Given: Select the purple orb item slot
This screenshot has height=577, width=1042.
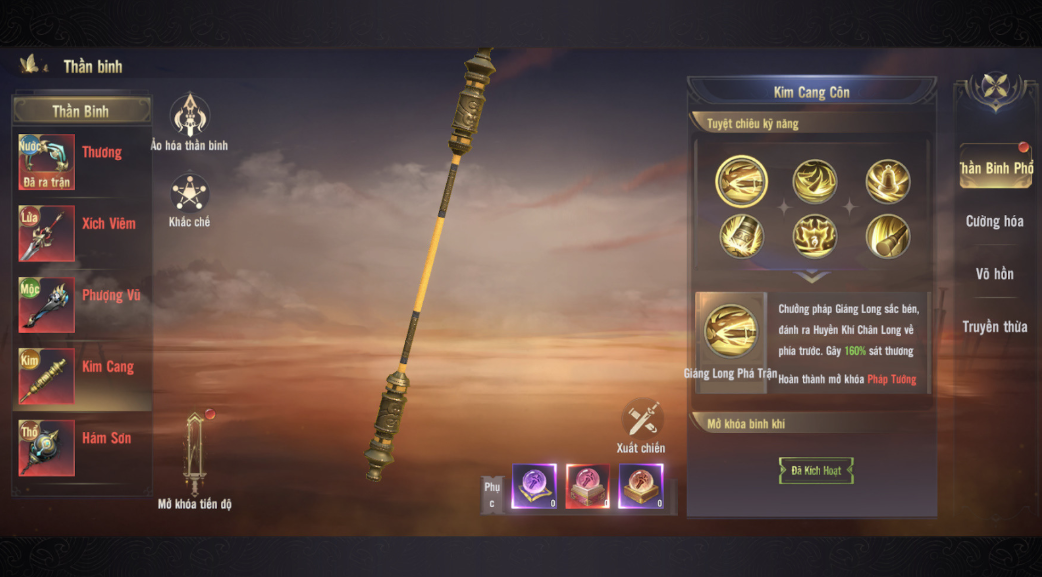Looking at the screenshot, I should (x=534, y=486).
